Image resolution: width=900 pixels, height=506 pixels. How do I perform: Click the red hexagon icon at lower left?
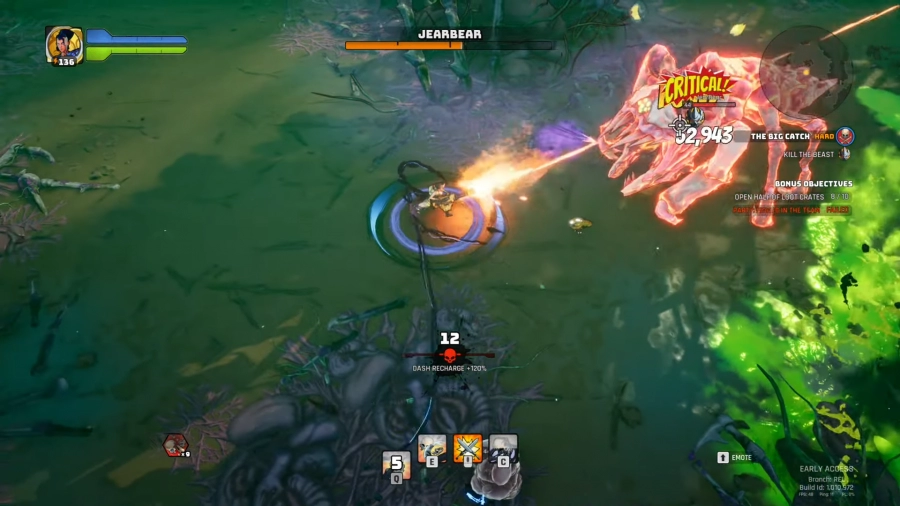coord(175,445)
